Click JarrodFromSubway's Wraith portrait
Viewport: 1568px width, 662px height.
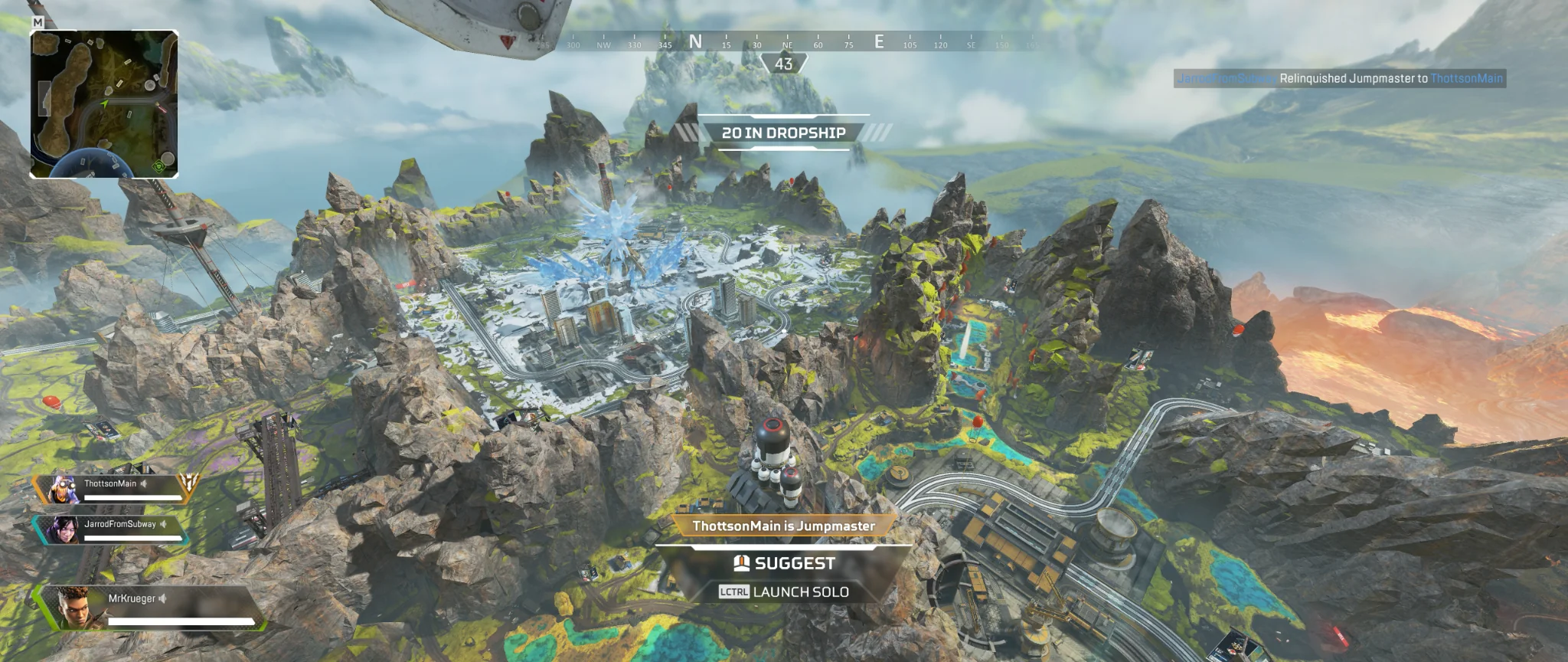click(64, 529)
